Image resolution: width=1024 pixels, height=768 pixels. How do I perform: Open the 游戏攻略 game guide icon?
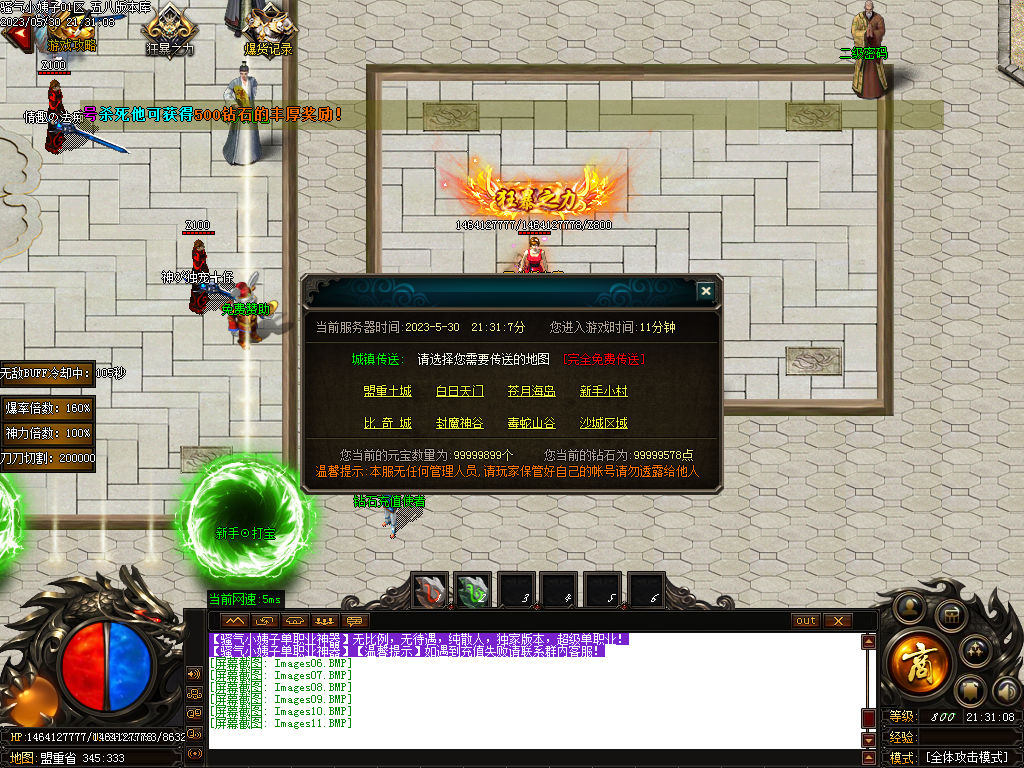pos(72,28)
